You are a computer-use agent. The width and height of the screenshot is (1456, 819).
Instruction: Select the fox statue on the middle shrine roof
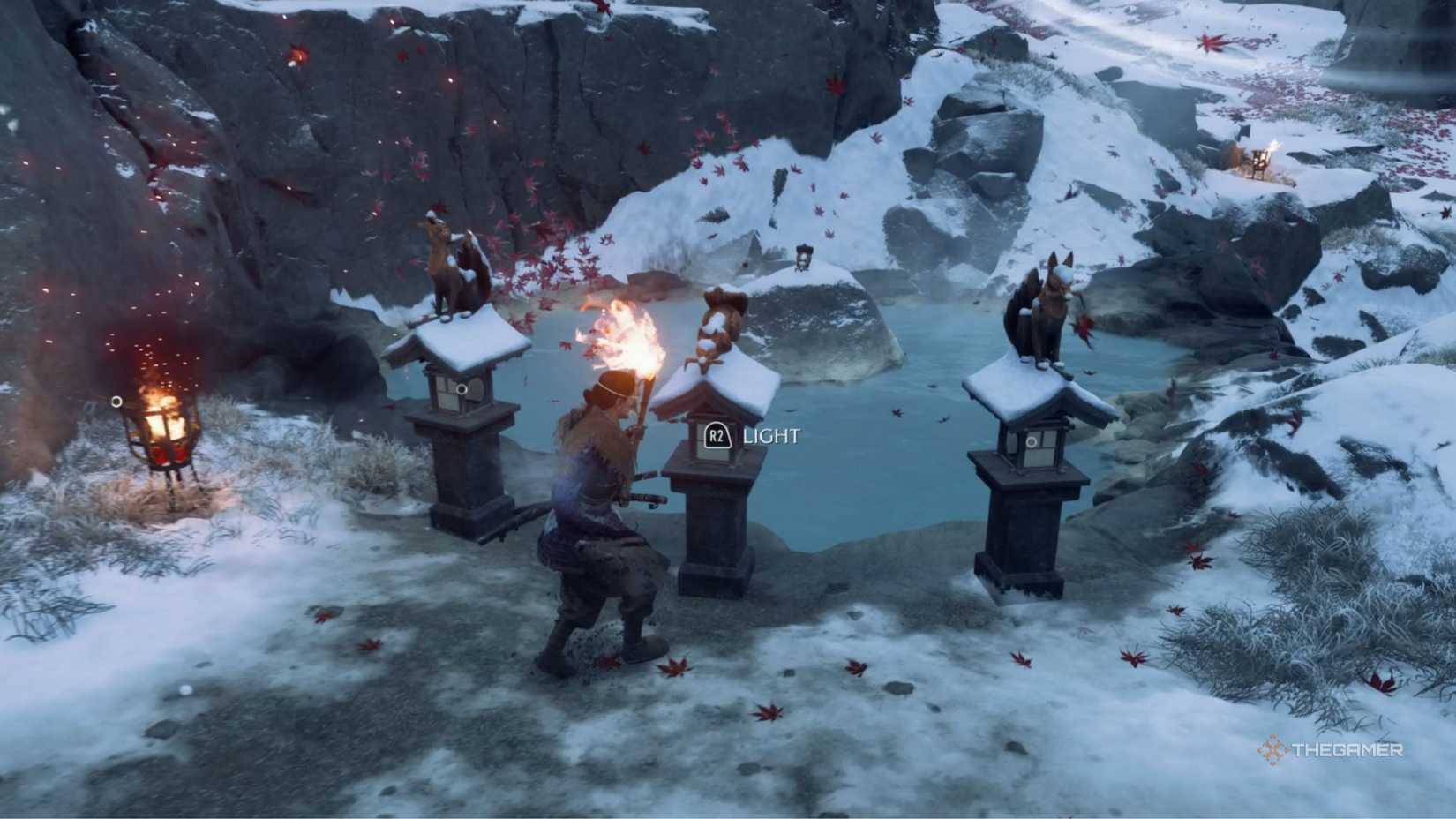coord(717,327)
